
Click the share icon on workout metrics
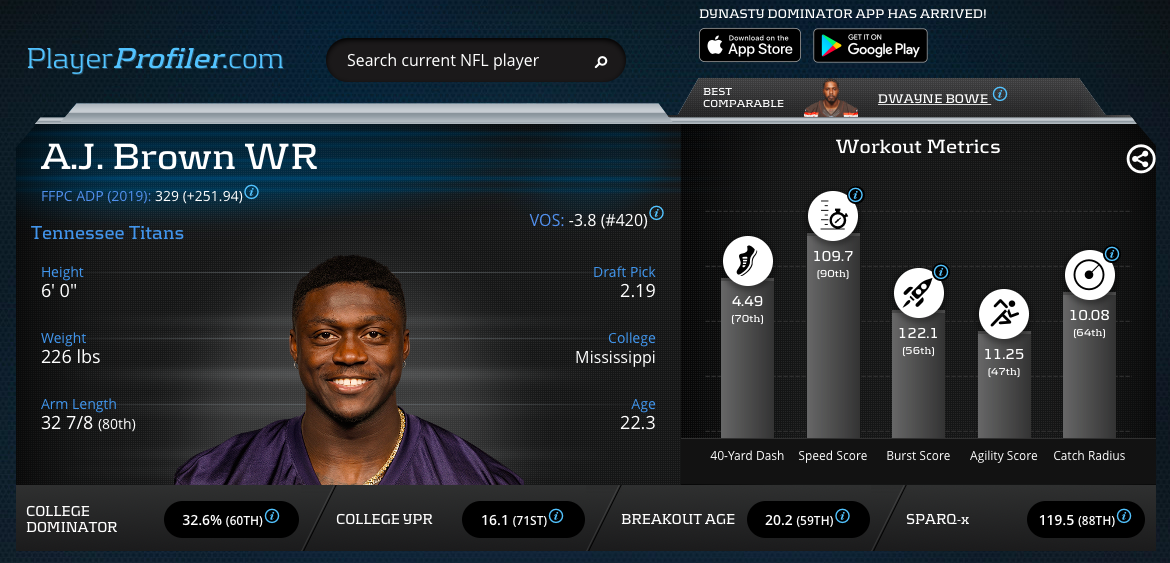(1141, 159)
